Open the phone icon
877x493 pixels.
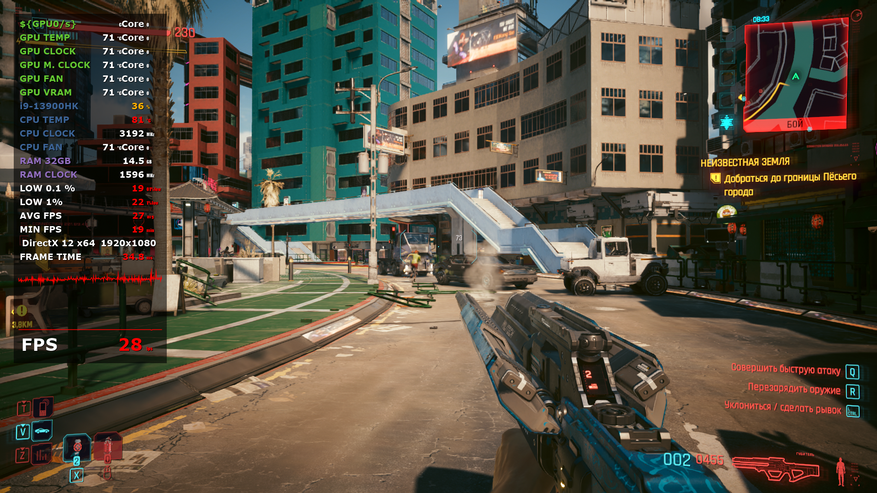tap(42, 408)
